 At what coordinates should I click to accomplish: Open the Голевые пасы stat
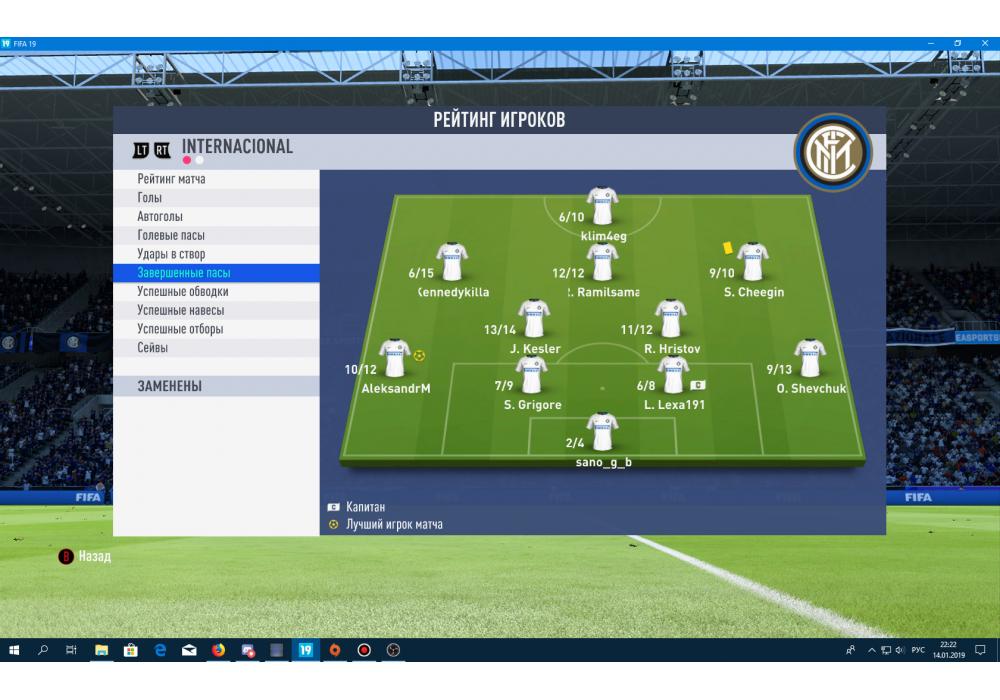tap(171, 235)
